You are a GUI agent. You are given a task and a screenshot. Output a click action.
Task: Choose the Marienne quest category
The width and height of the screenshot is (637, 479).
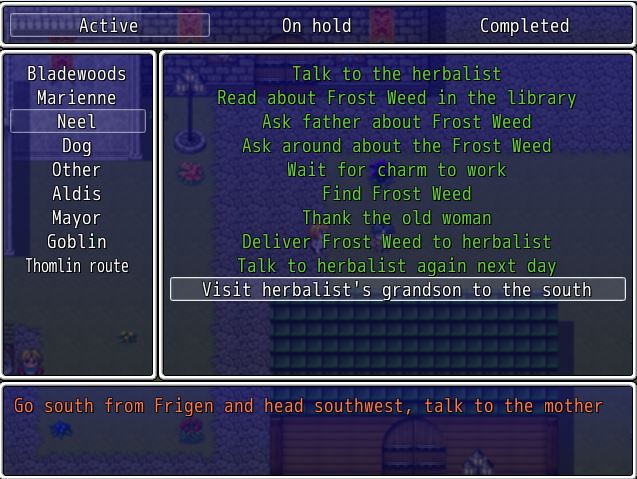point(77,98)
